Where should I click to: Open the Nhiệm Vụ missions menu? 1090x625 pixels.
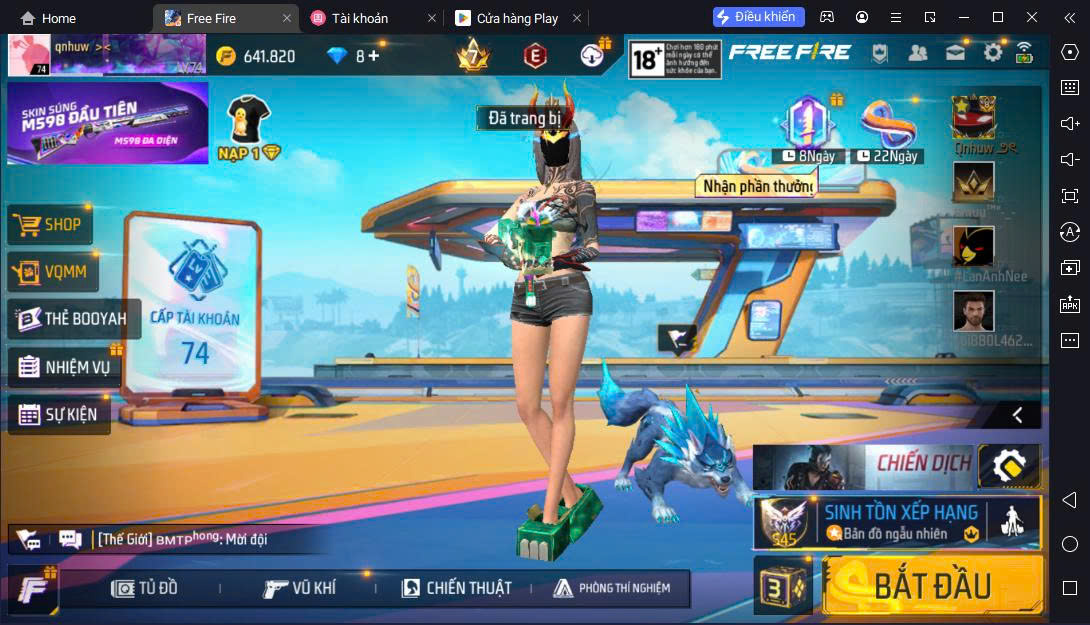pyautogui.click(x=65, y=367)
